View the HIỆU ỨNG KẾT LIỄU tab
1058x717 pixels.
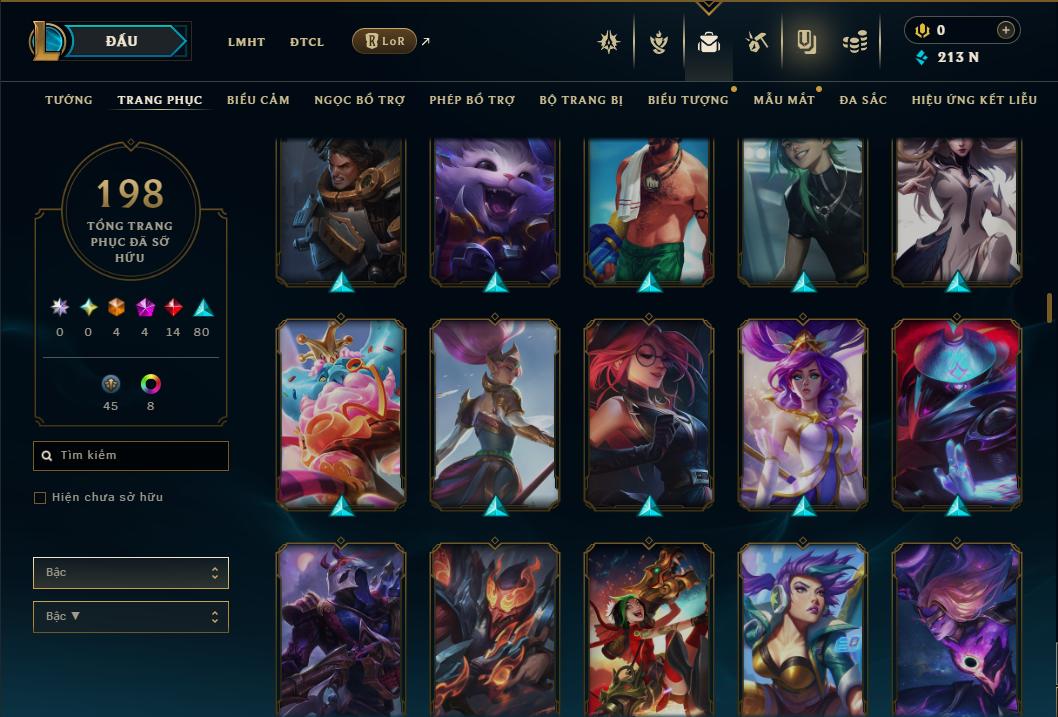(x=974, y=100)
